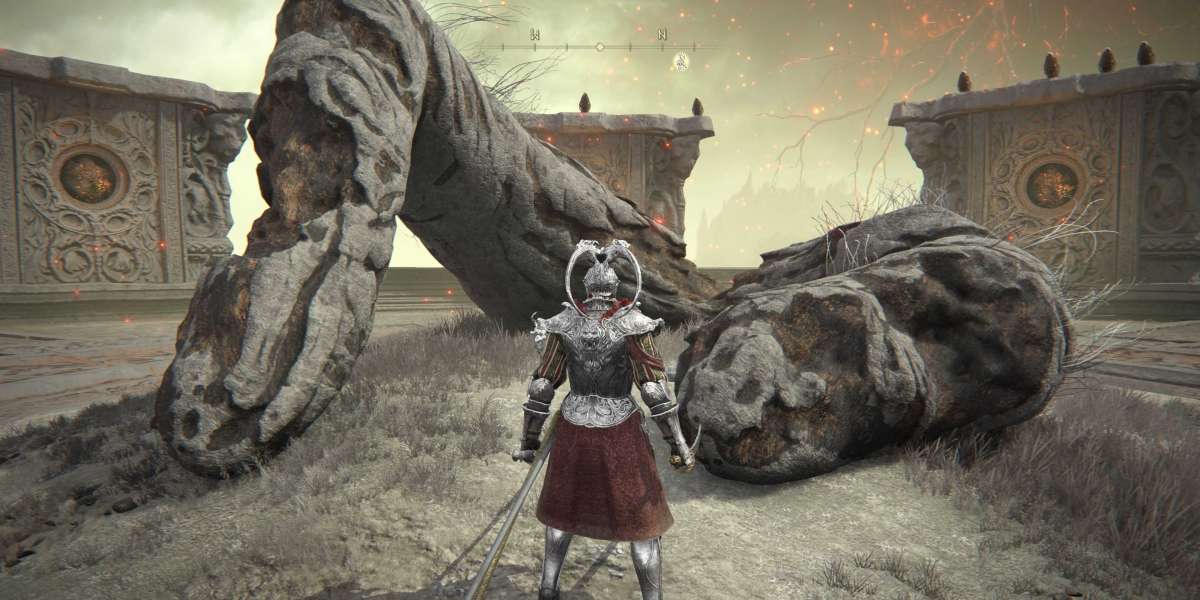The height and width of the screenshot is (600, 1200).
Task: Click the glowing marker icon below the compass
Action: (681, 61)
